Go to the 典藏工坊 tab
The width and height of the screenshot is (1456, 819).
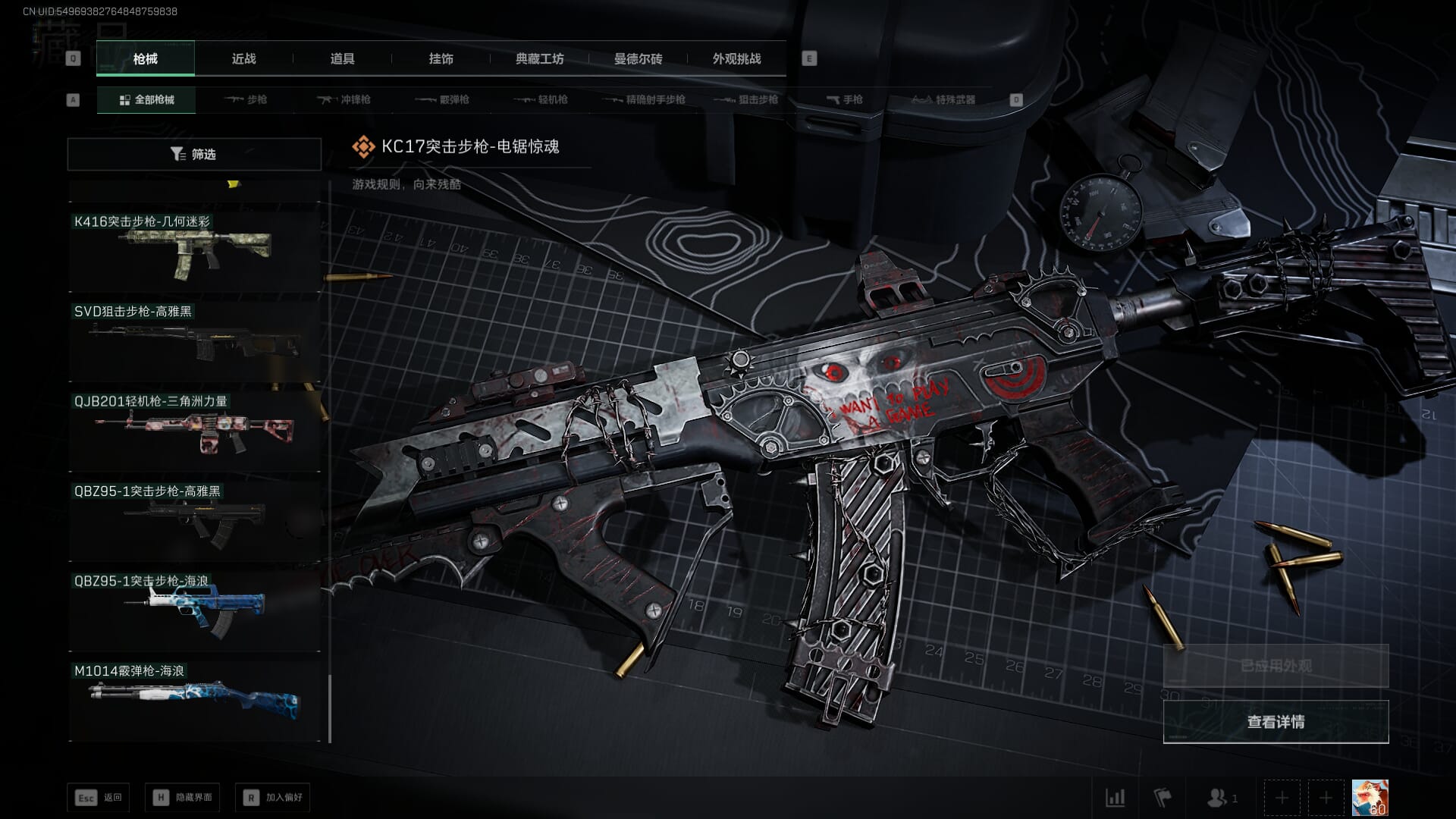click(539, 58)
